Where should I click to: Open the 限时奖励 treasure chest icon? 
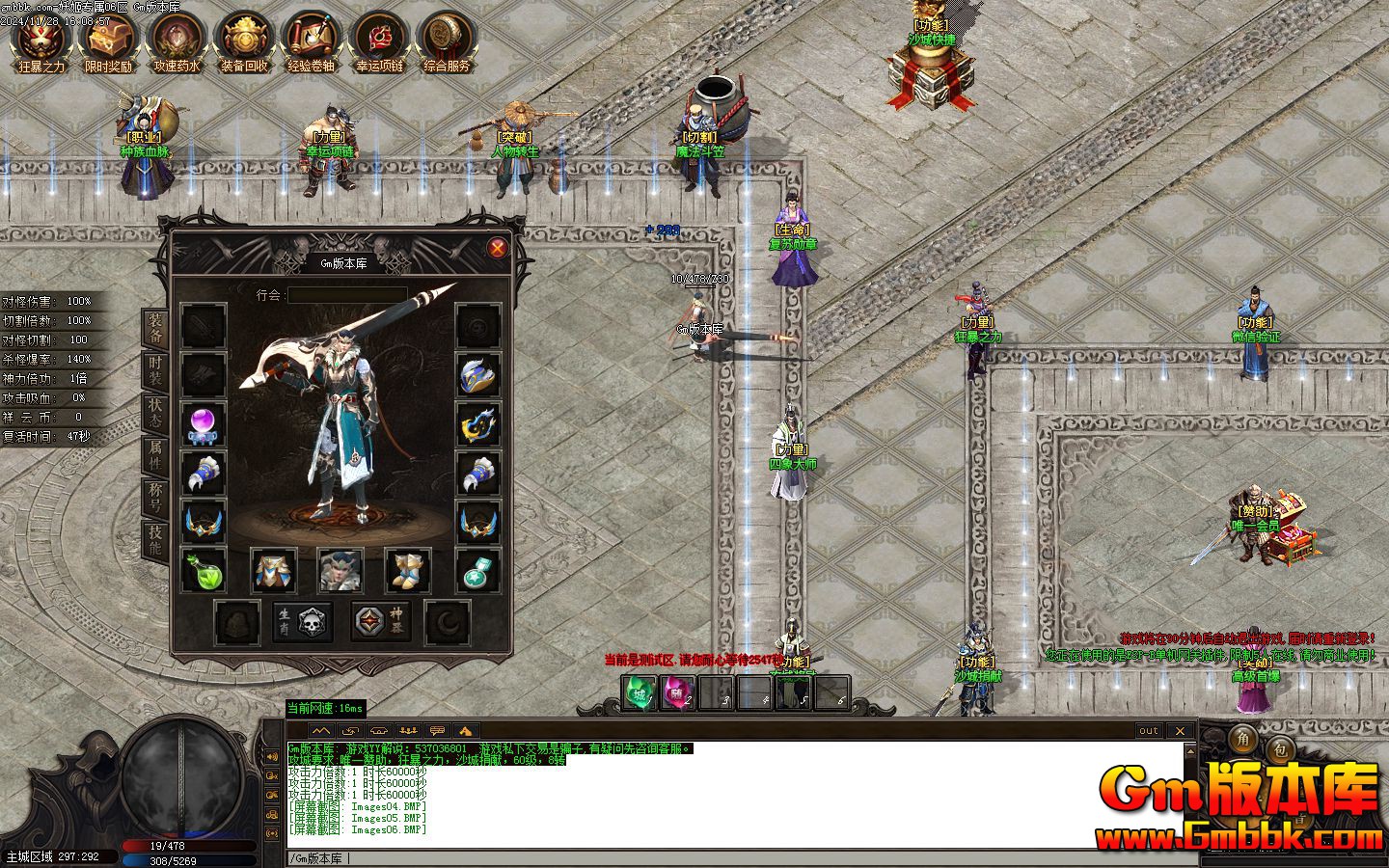click(x=108, y=42)
